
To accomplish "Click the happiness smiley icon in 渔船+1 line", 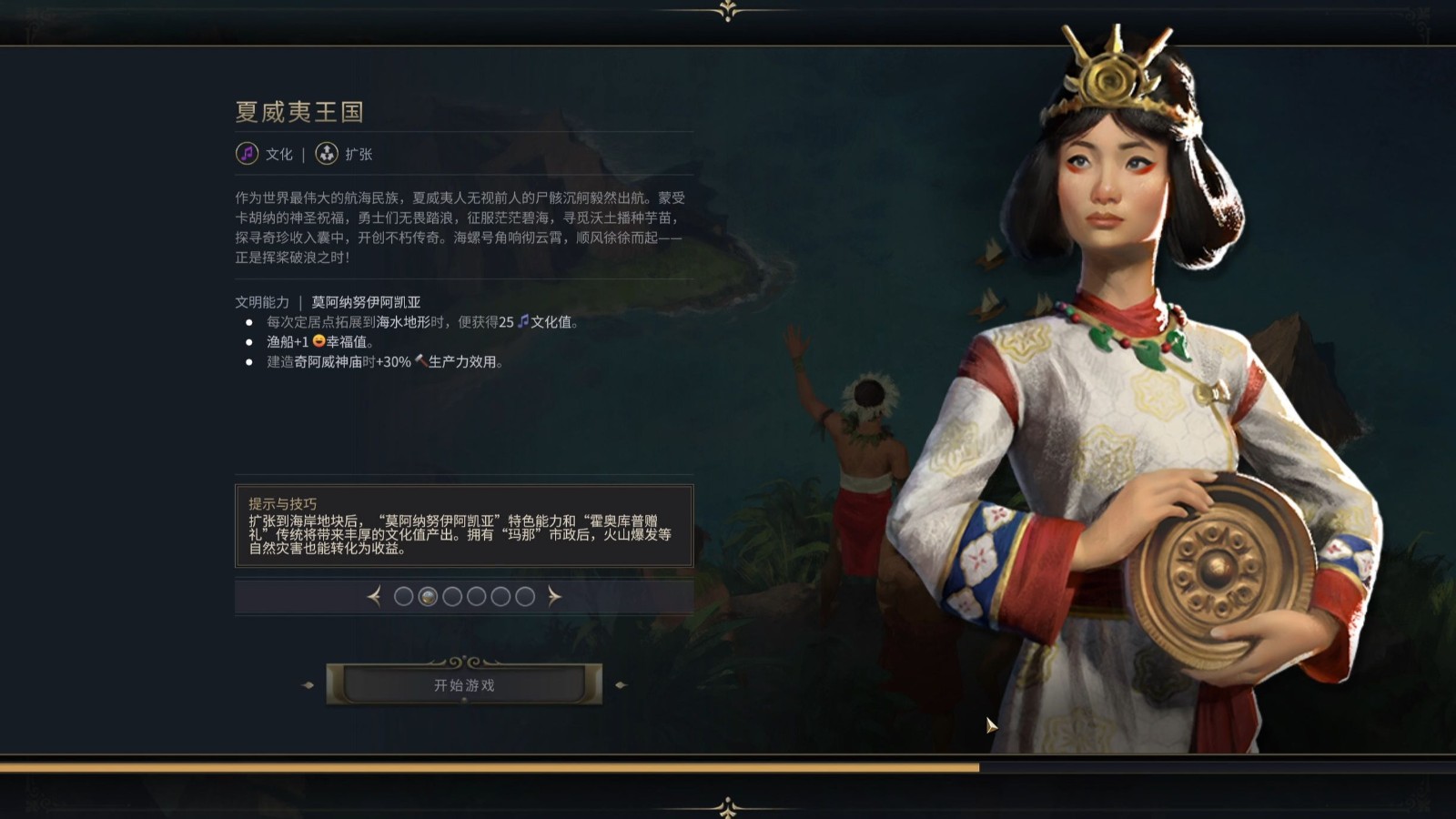I will (x=318, y=343).
